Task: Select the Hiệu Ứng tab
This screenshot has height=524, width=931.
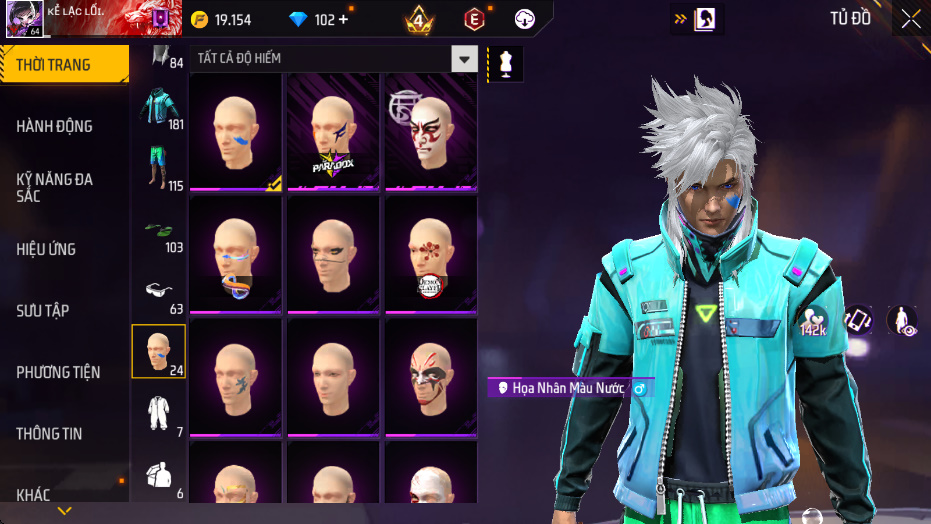Action: click(46, 249)
